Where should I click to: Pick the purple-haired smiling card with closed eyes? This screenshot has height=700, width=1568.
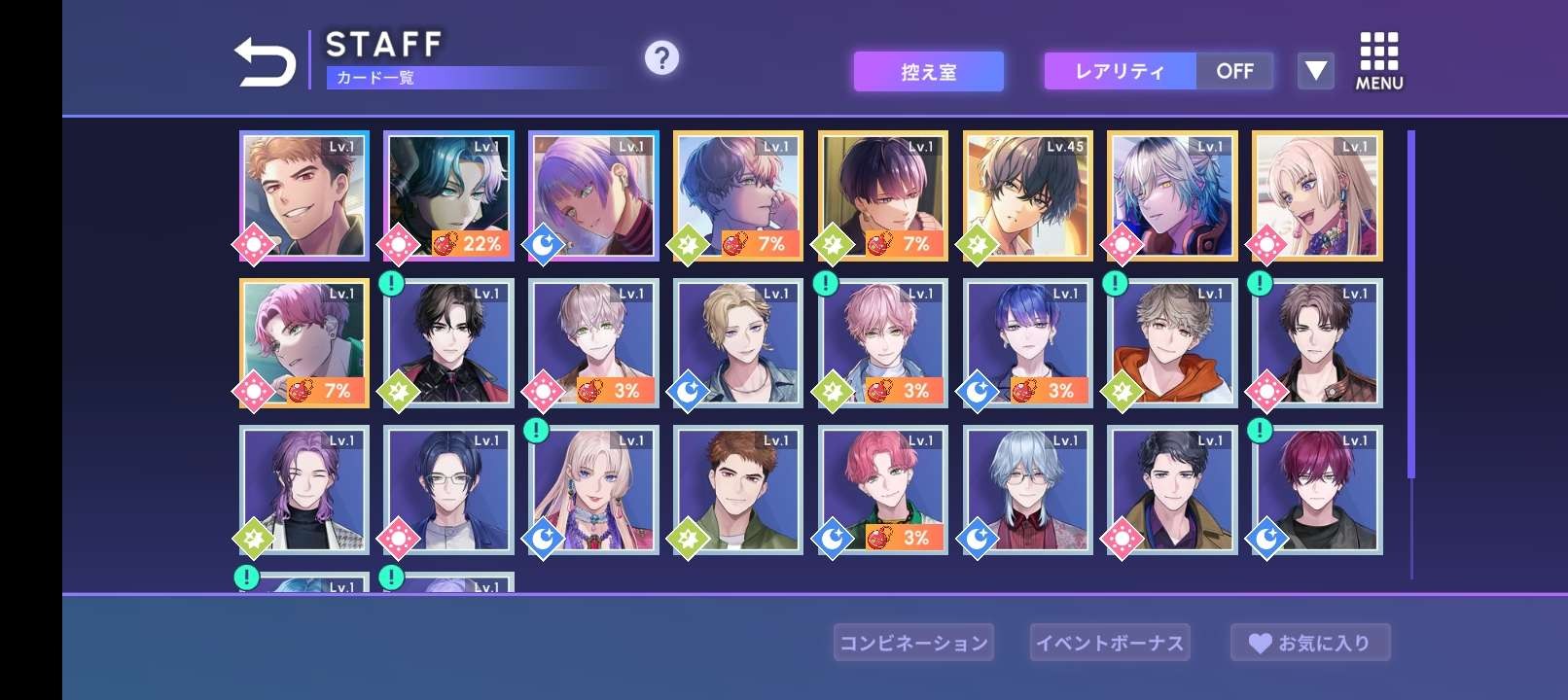(x=304, y=489)
